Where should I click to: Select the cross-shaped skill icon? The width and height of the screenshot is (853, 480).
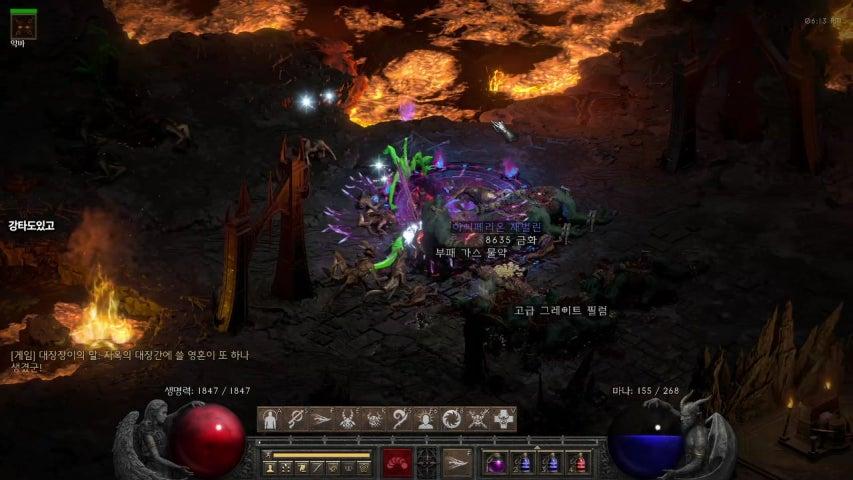tap(504, 419)
